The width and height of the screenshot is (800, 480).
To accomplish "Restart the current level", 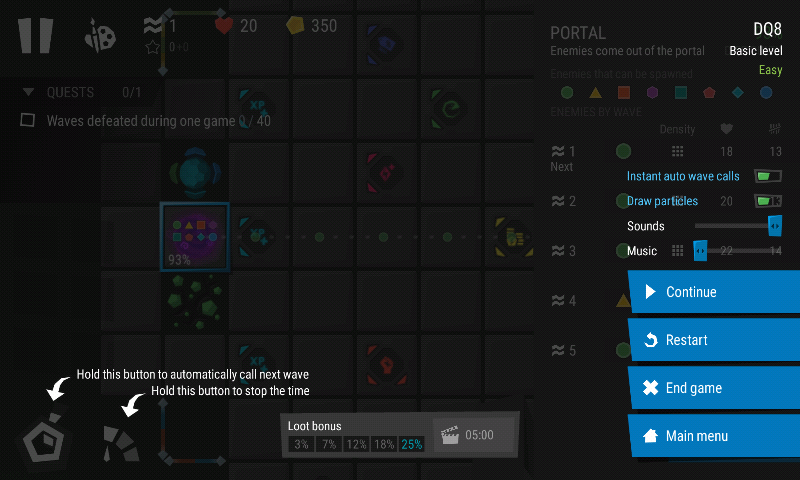I will pyautogui.click(x=714, y=340).
